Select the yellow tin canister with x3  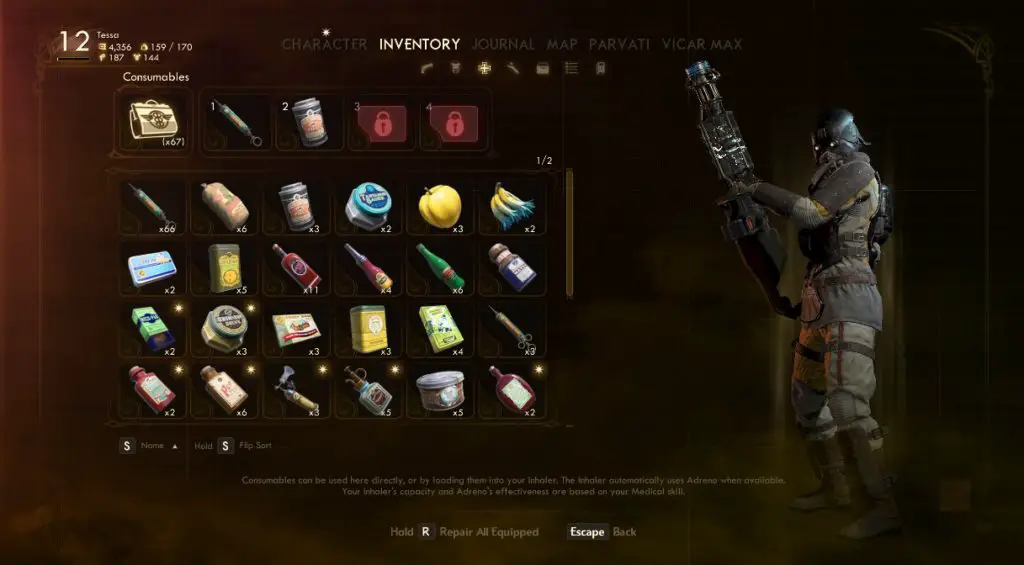(x=367, y=328)
